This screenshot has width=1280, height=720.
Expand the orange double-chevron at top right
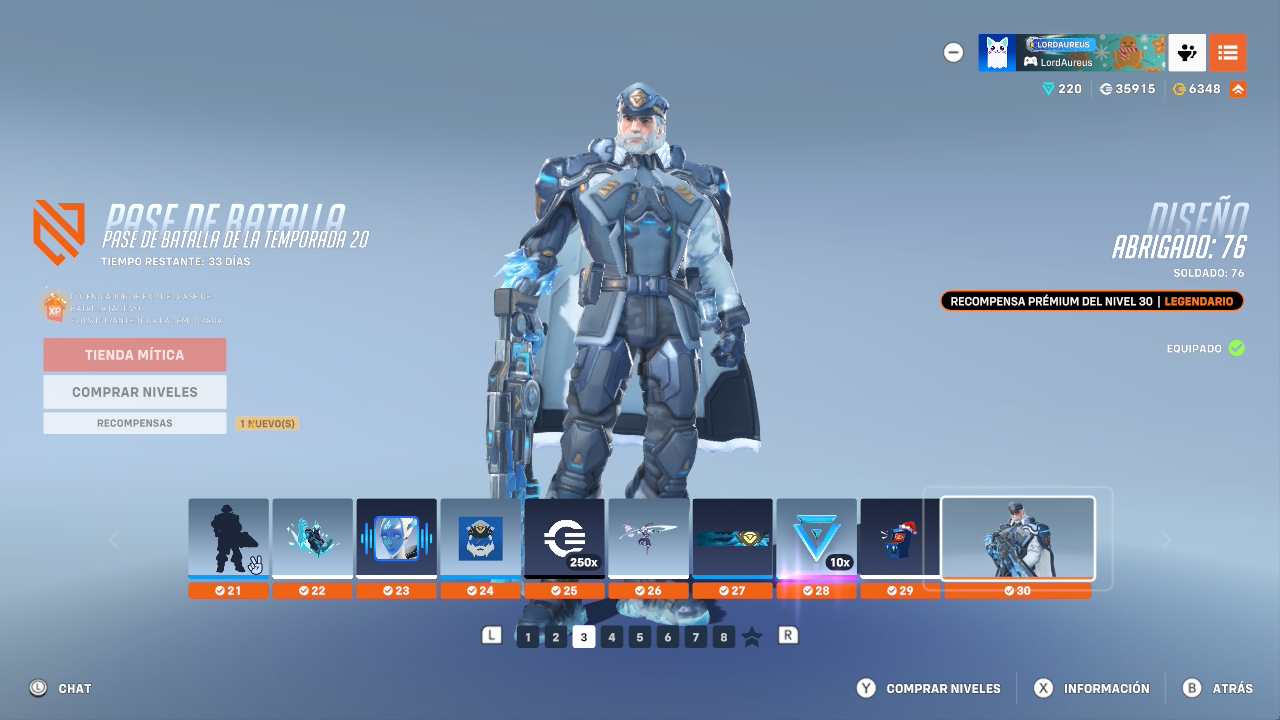(x=1237, y=88)
